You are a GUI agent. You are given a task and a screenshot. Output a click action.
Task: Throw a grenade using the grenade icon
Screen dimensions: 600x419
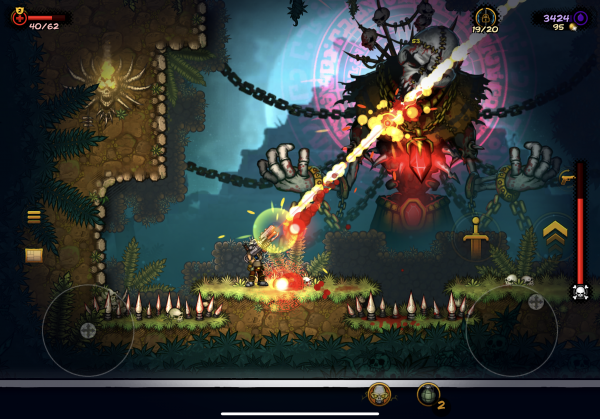click(x=428, y=395)
